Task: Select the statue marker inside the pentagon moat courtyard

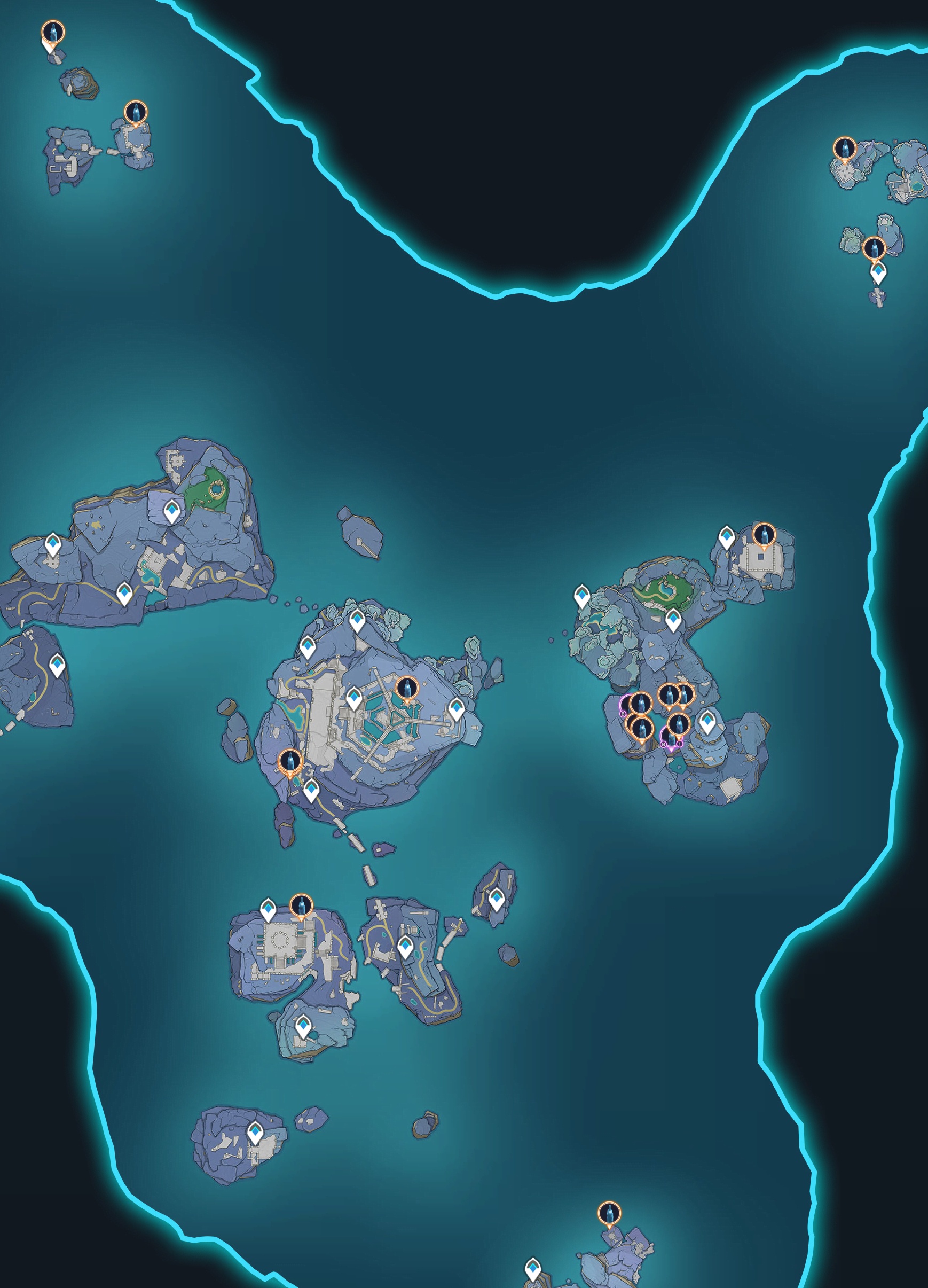Action: (406, 688)
